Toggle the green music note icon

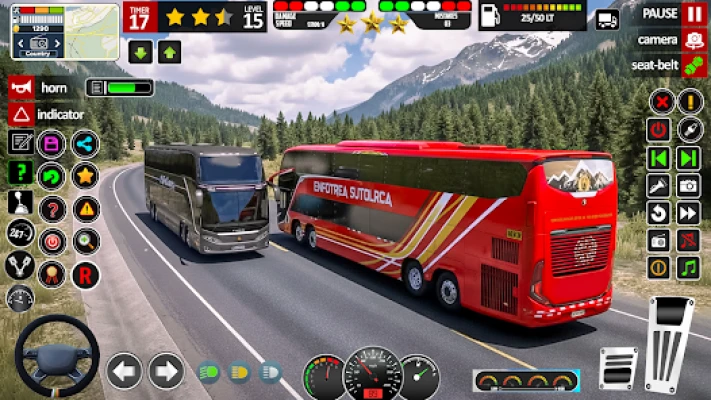(x=688, y=268)
